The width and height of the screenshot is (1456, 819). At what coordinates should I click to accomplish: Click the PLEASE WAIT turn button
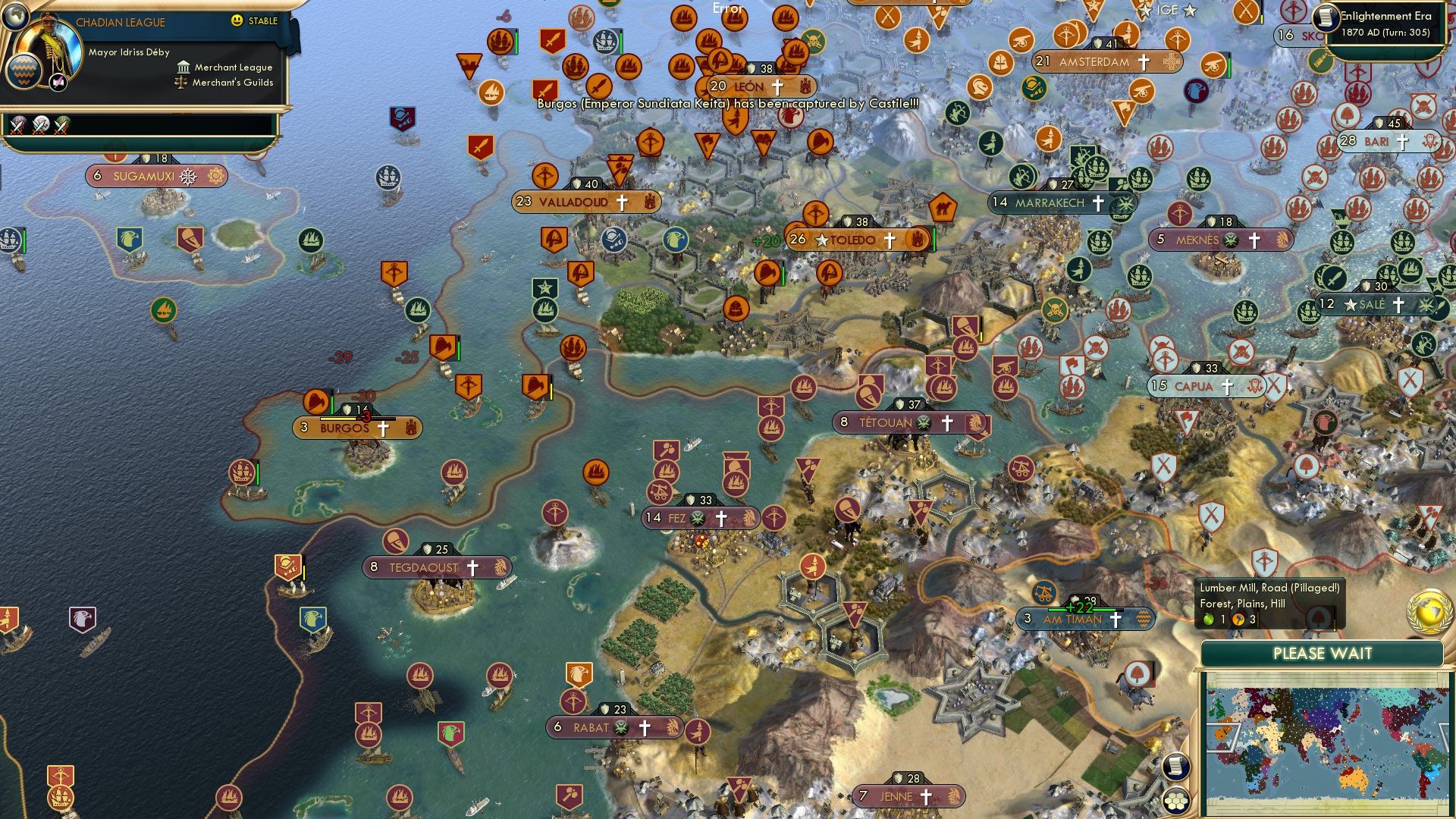1323,653
